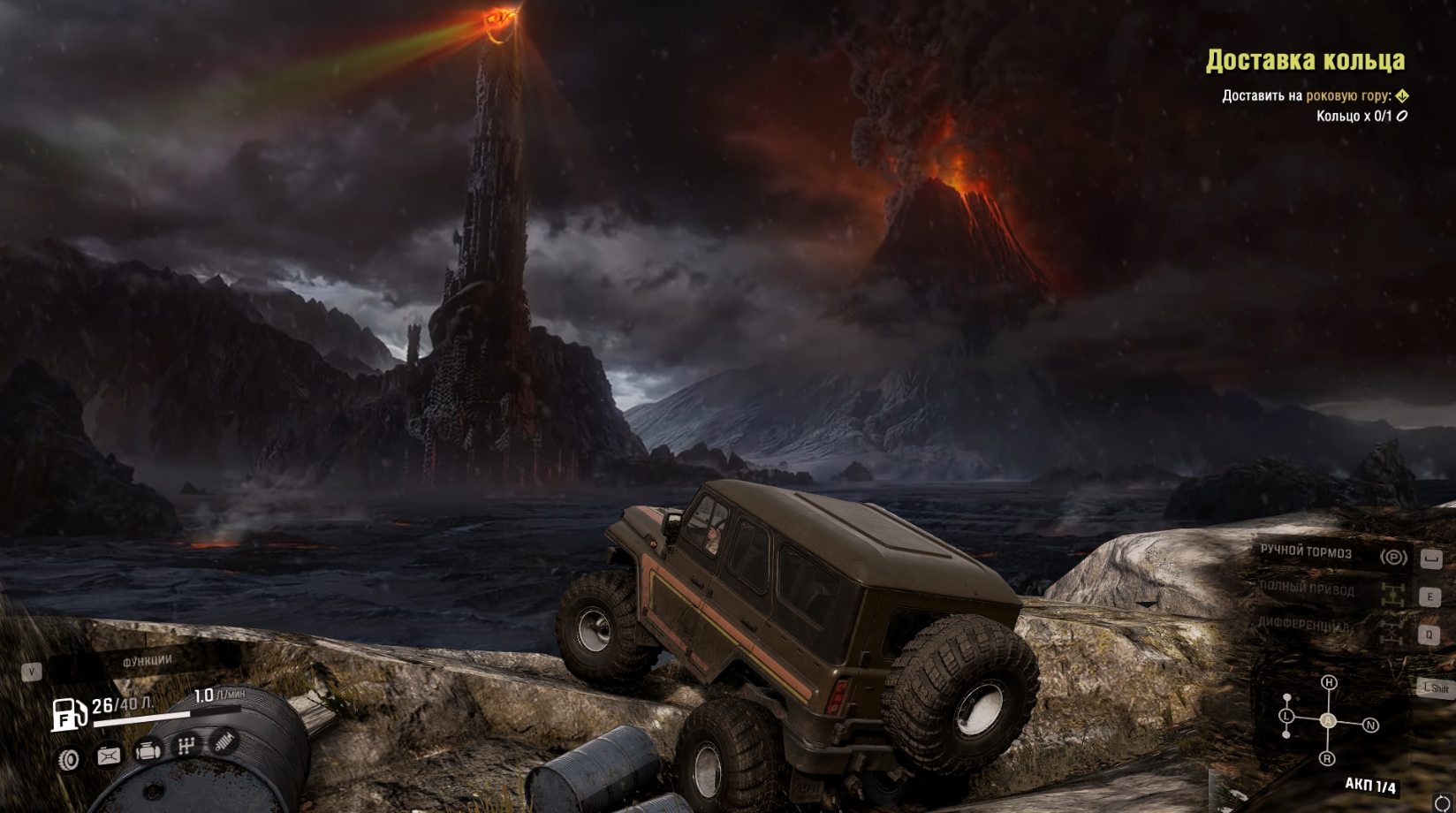1456x813 pixels.
Task: Click the circular arrows icon
Action: coord(1442,803)
